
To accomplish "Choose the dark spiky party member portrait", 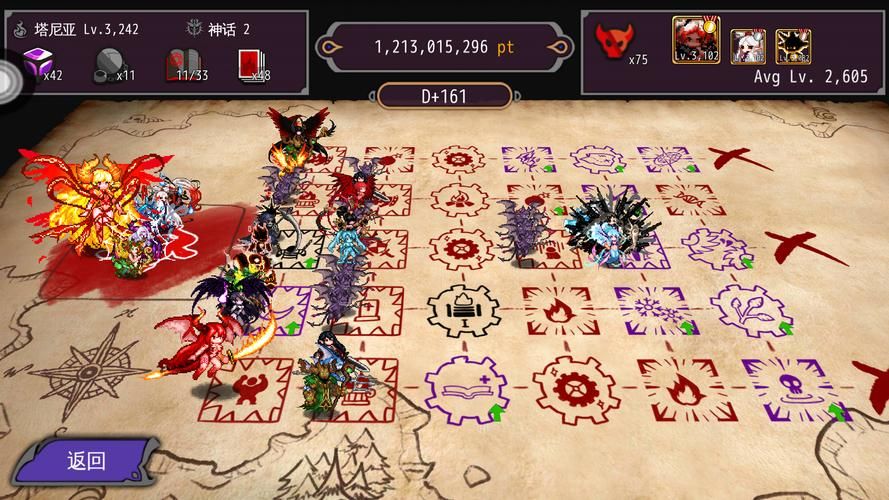I will [x=792, y=45].
